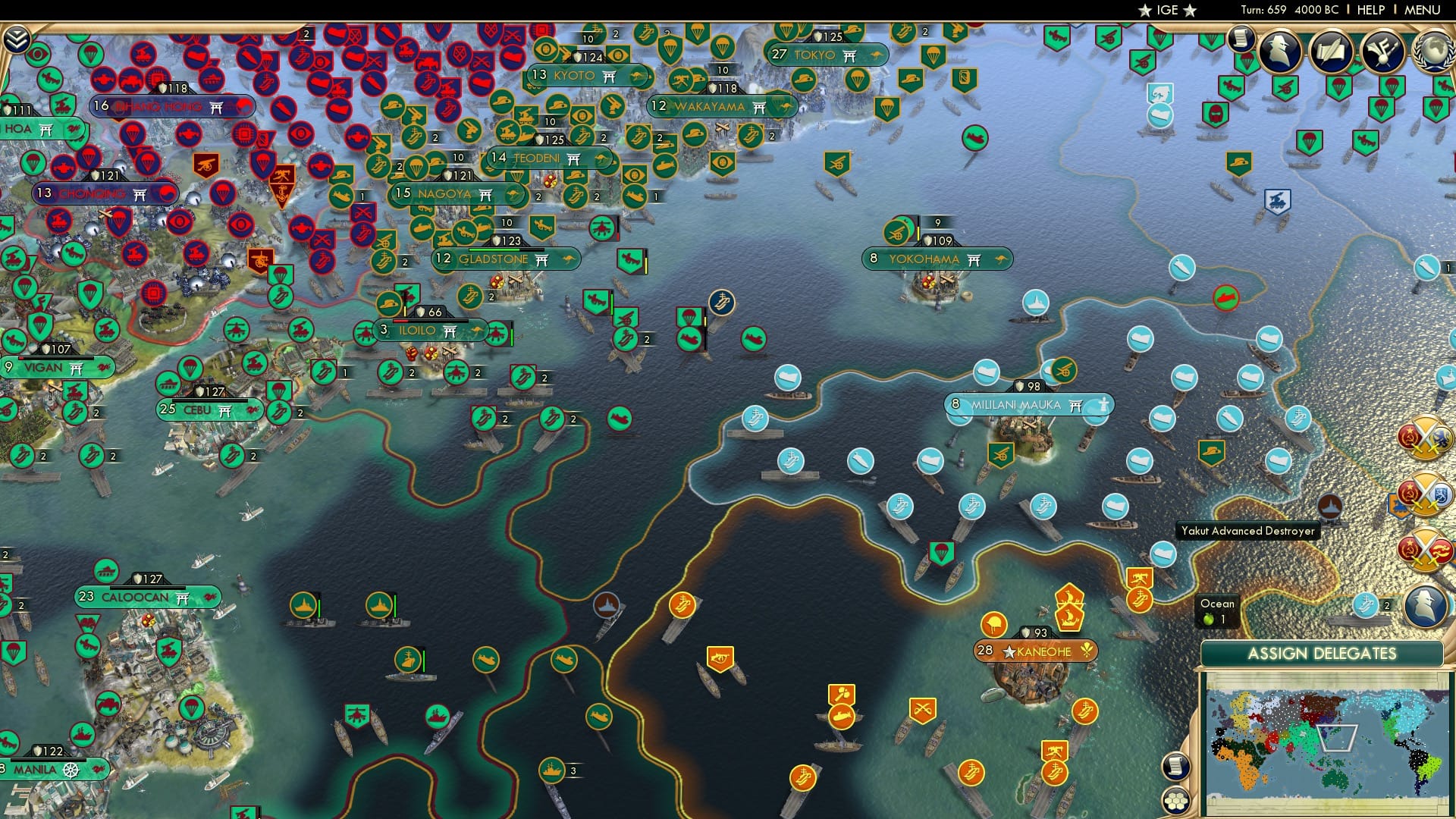Viewport: 1456px width, 819px height.
Task: Open the Notification Log scroll icon
Action: pyautogui.click(x=1241, y=36)
